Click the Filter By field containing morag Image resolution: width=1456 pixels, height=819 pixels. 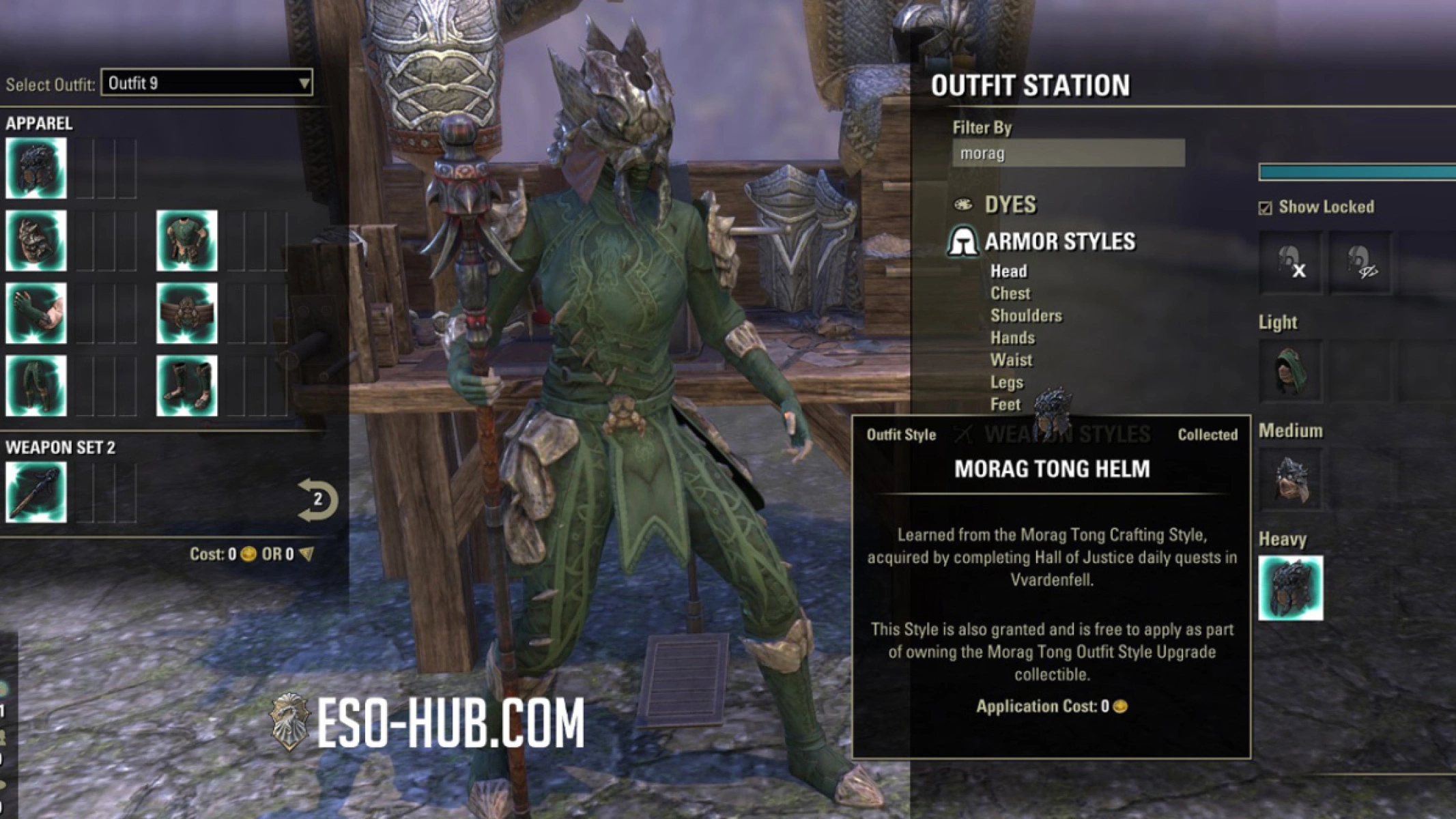(1068, 153)
